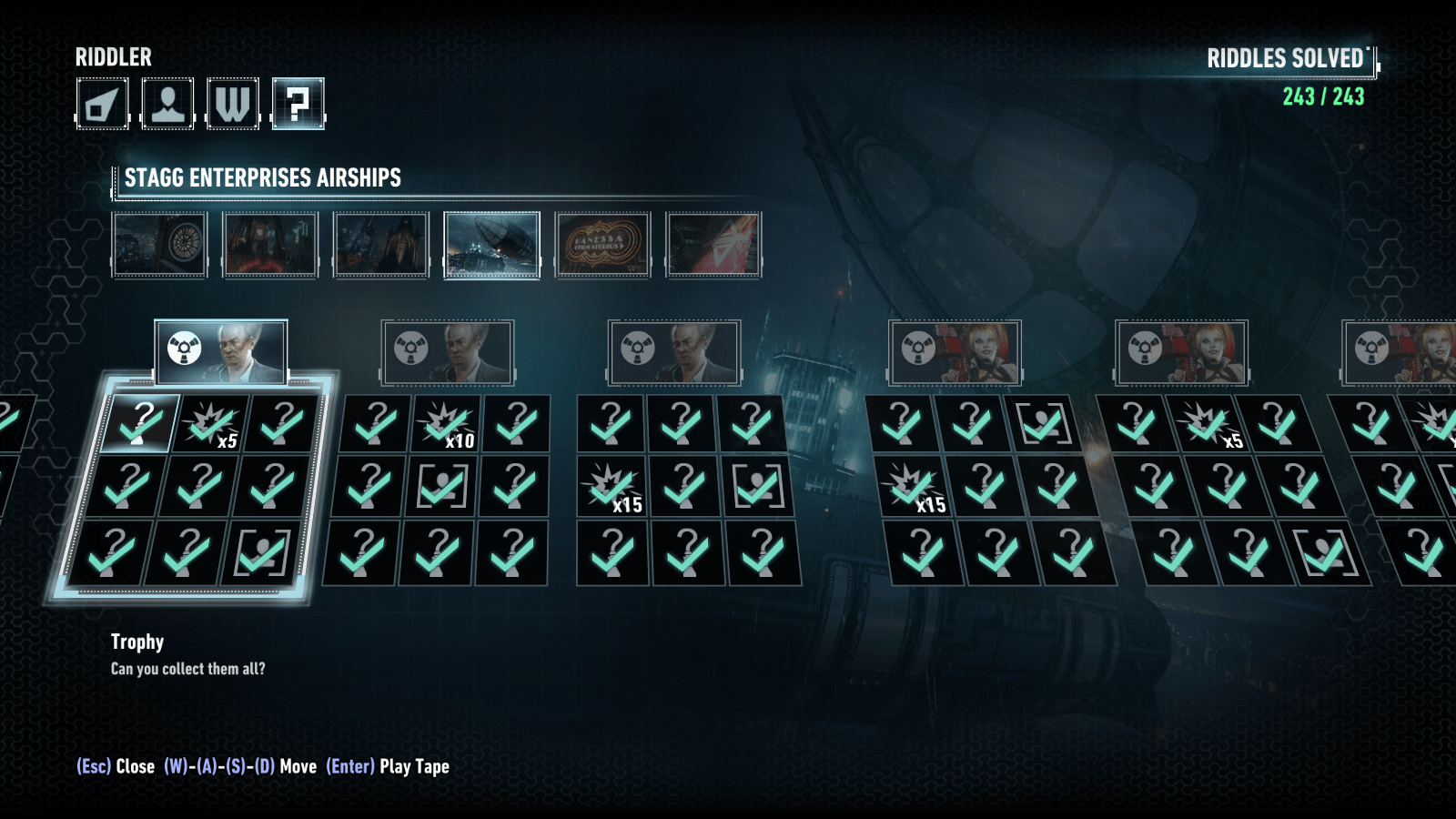Pick the dark spired tower location thumbnail
The height and width of the screenshot is (819, 1456).
click(x=381, y=244)
